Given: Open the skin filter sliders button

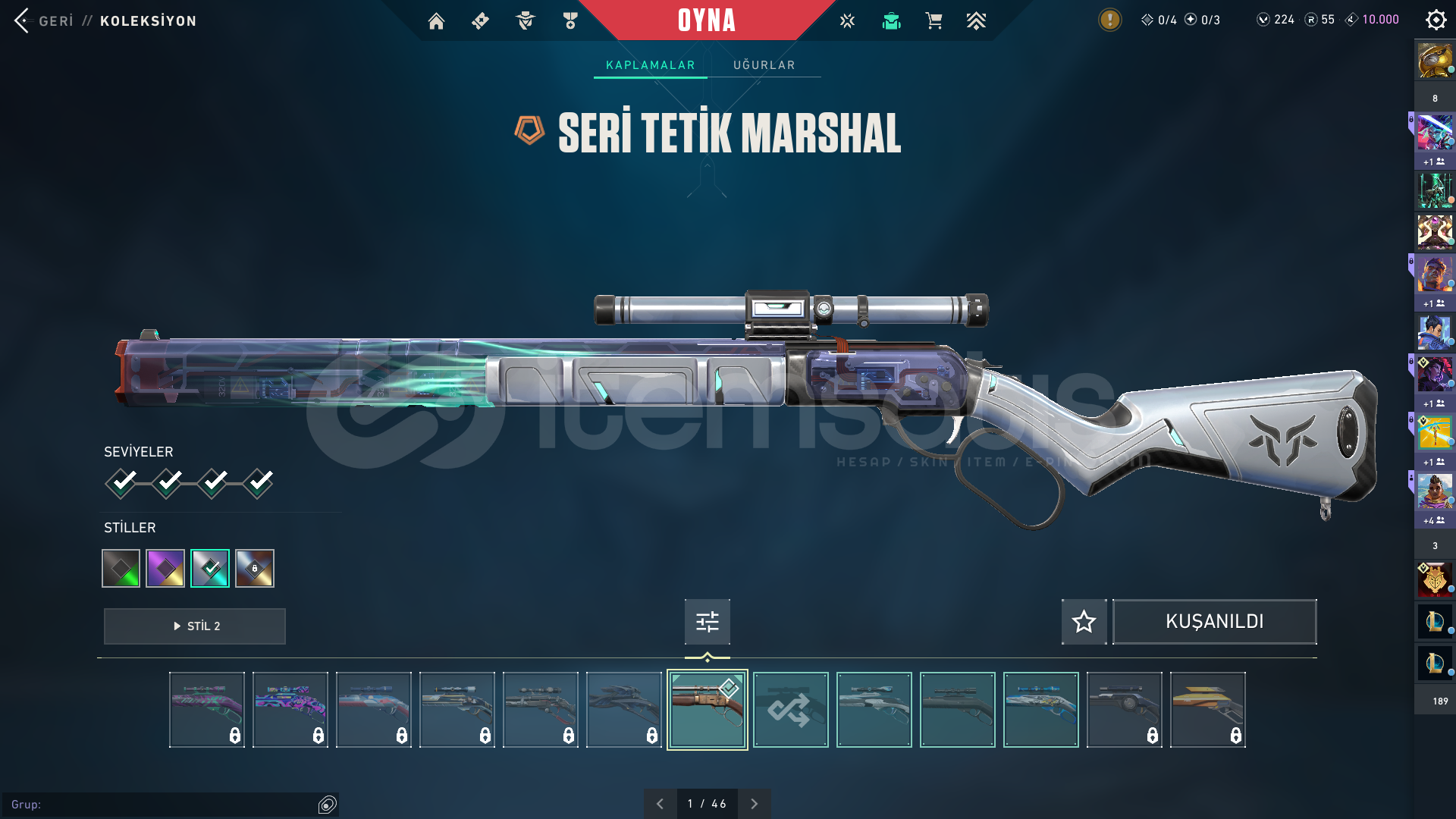Looking at the screenshot, I should 707,622.
